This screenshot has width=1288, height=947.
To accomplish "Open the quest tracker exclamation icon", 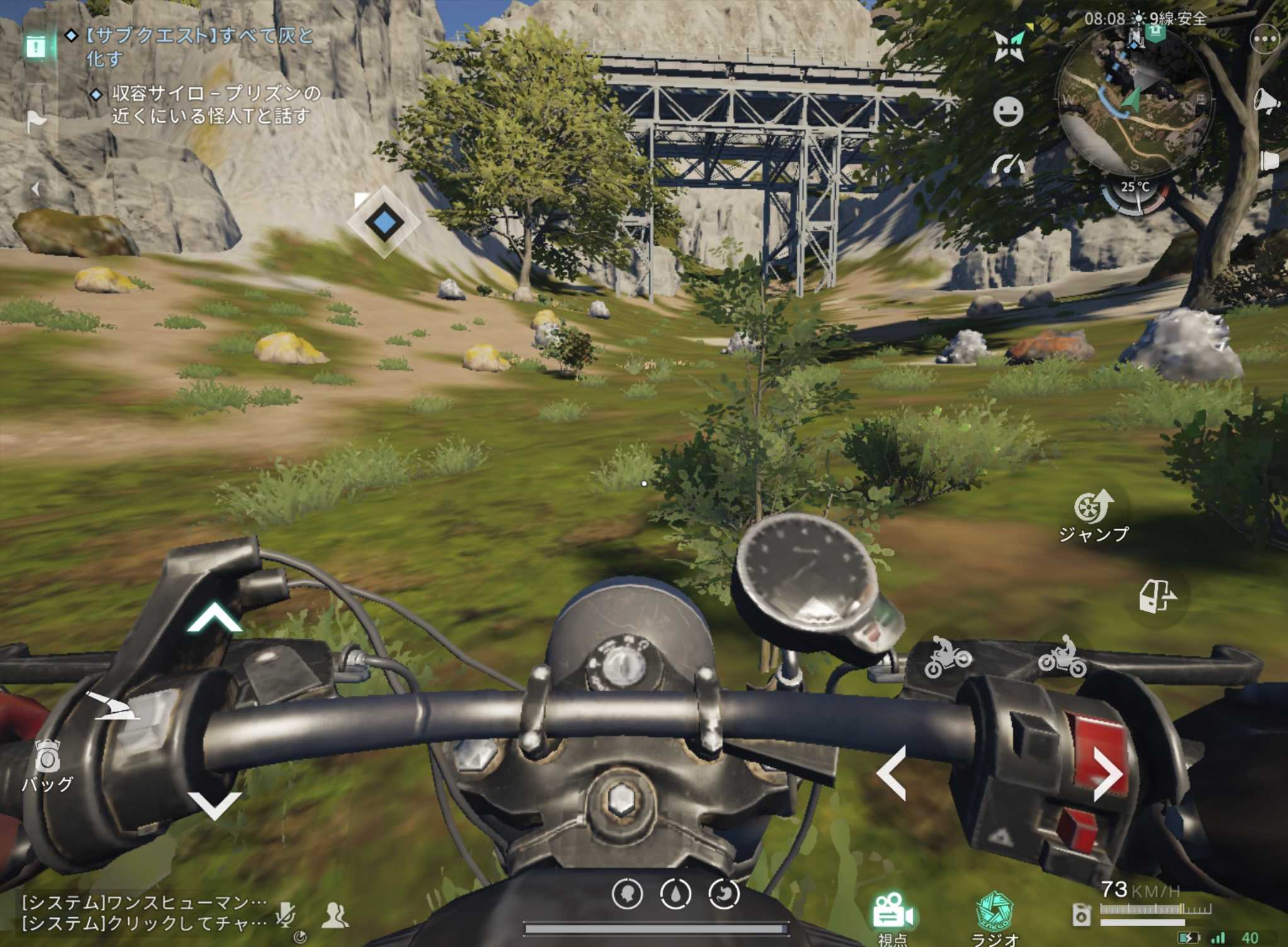I will click(36, 46).
